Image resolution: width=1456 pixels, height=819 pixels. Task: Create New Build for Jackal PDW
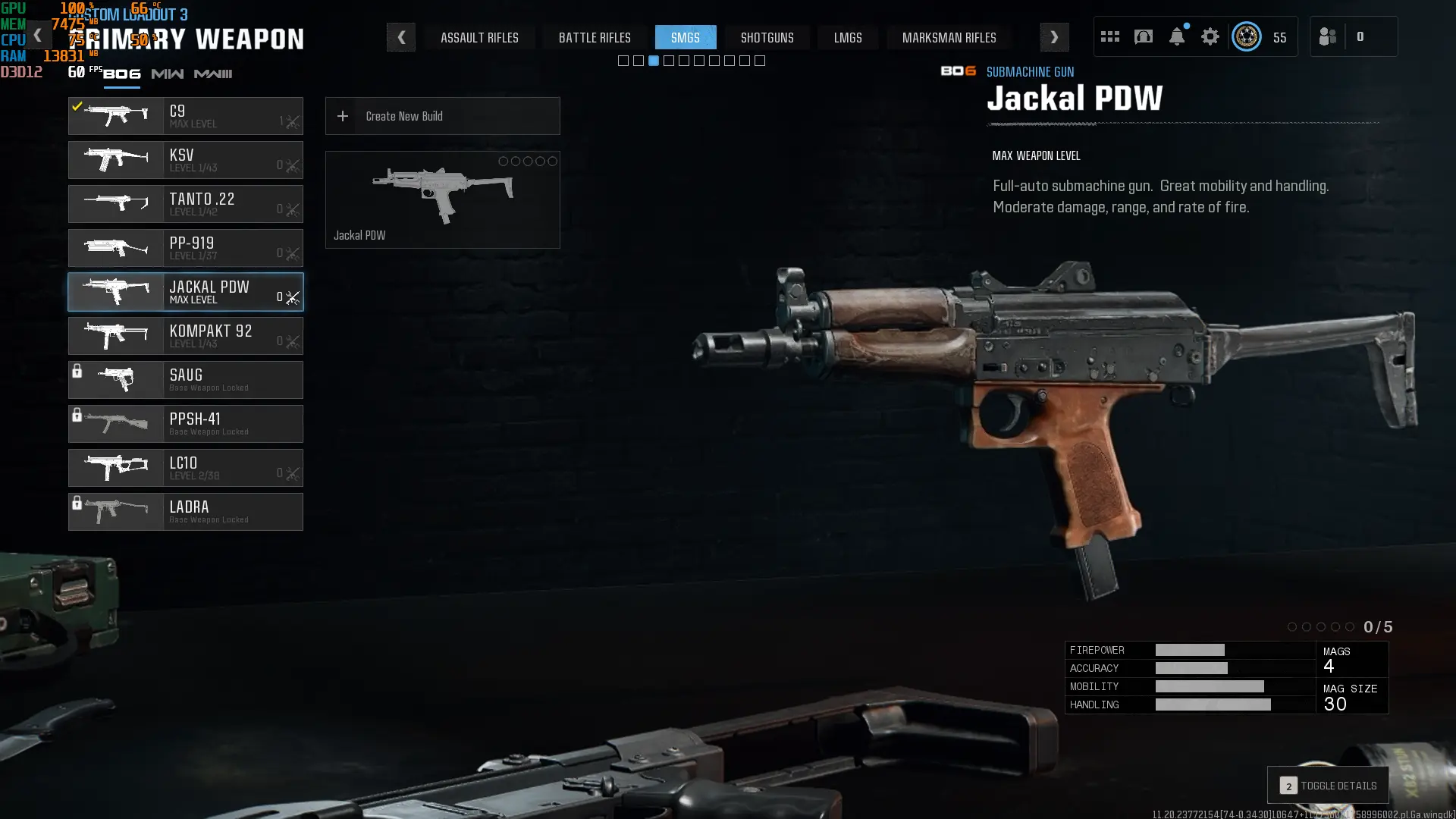(x=442, y=116)
